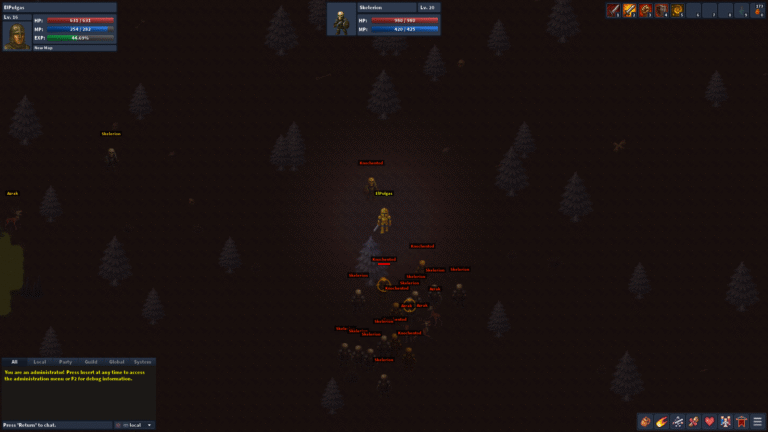
Task: Open the Party chat tab
Action: tap(65, 362)
